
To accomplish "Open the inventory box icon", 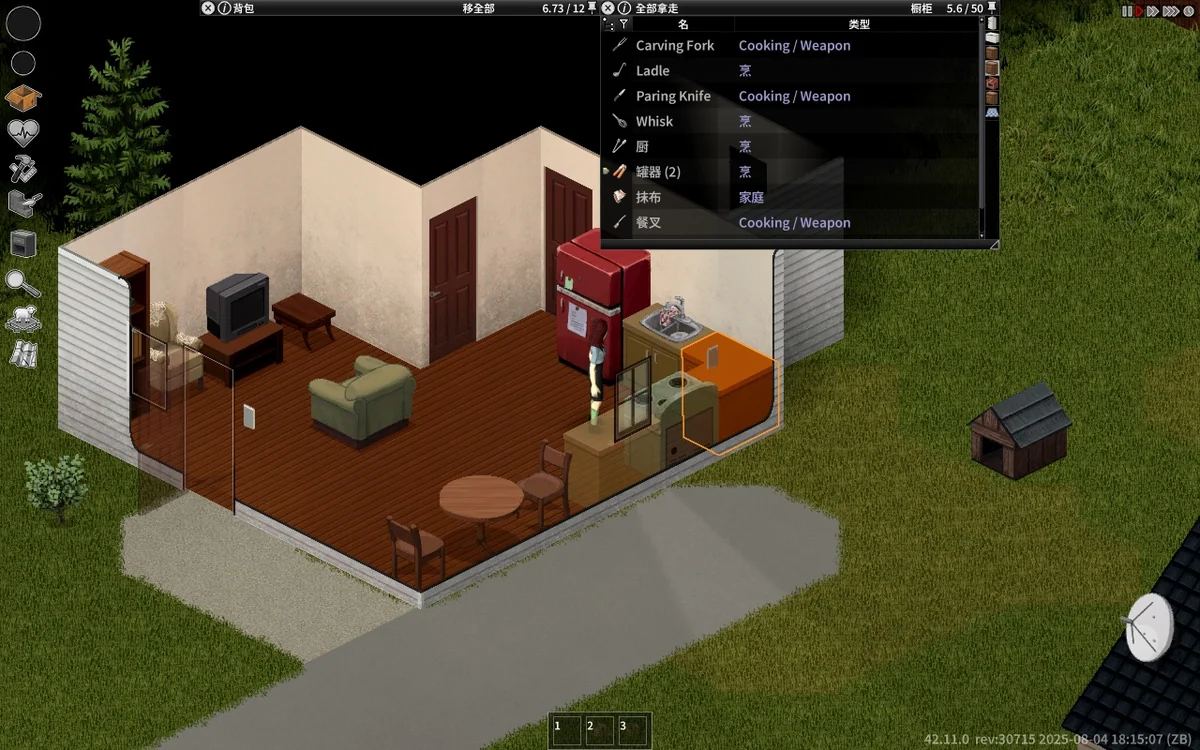I will (x=23, y=98).
